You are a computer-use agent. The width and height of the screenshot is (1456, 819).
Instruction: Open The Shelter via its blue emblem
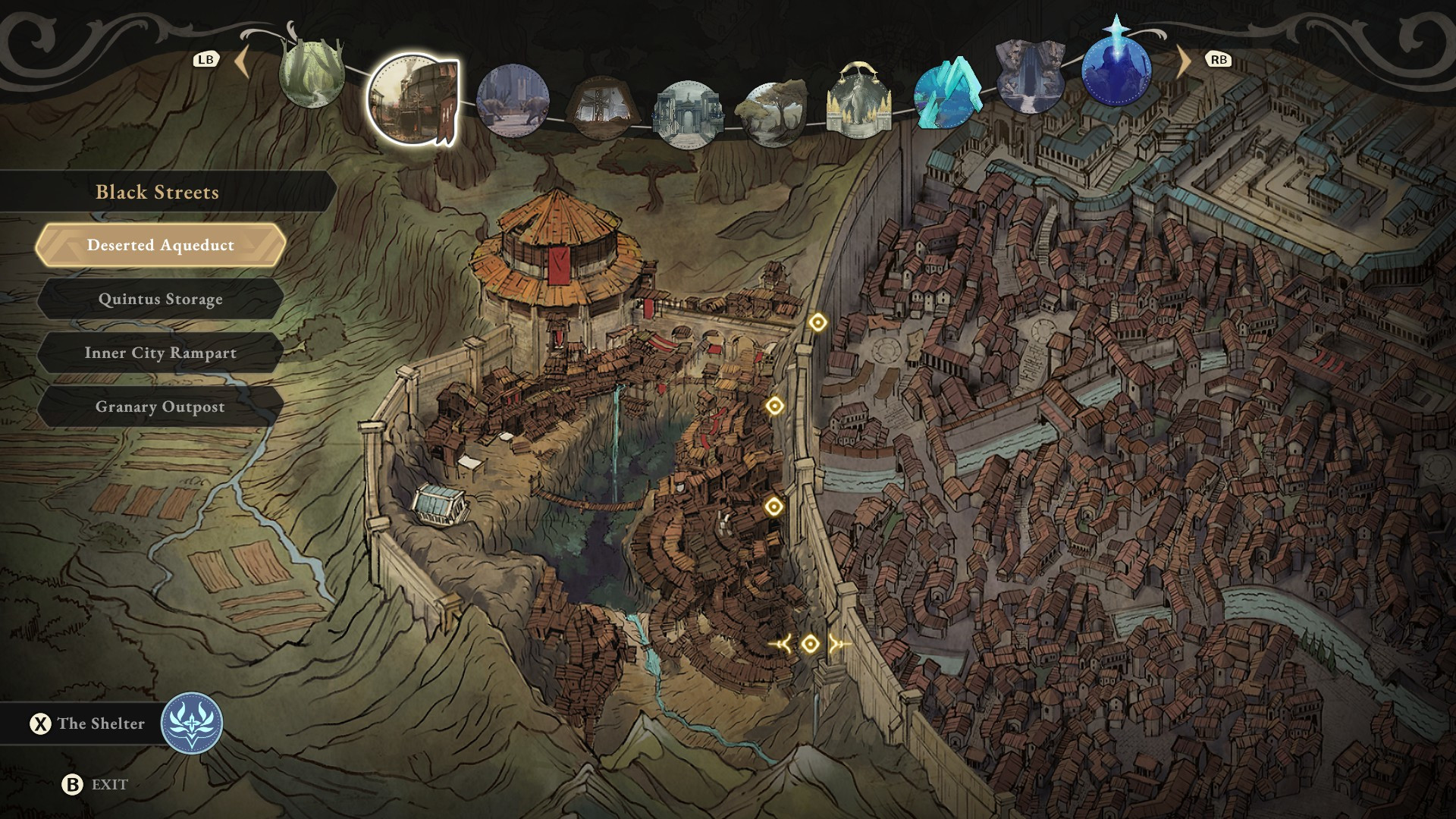click(x=192, y=723)
